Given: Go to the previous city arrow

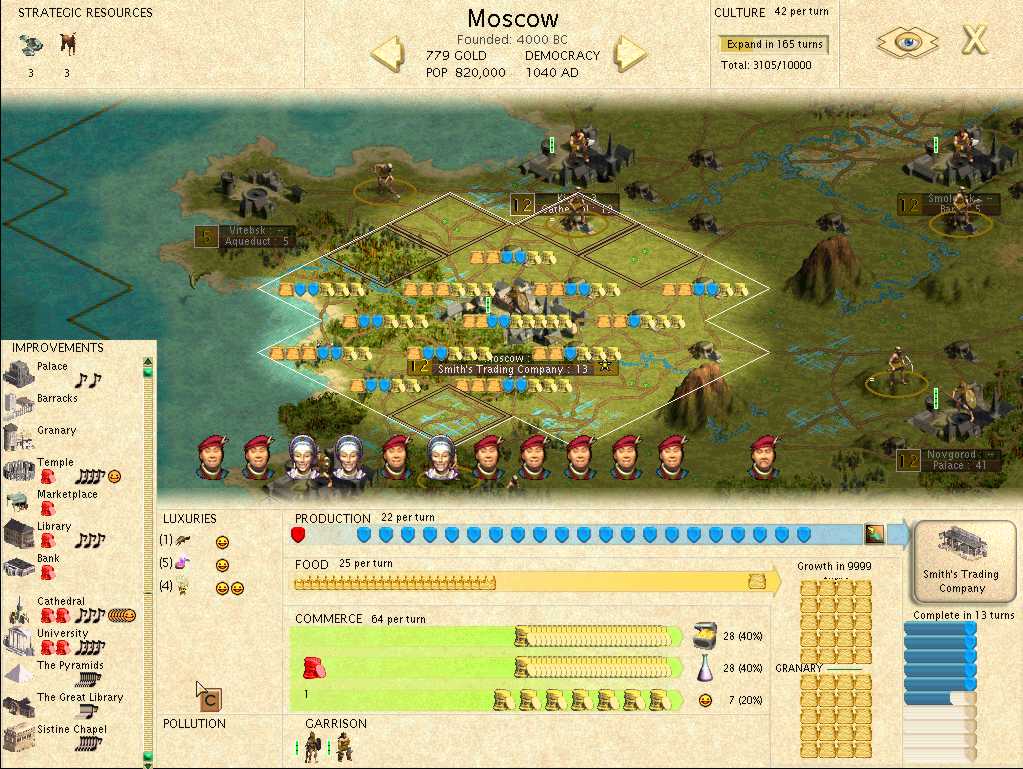Looking at the screenshot, I should click(387, 52).
